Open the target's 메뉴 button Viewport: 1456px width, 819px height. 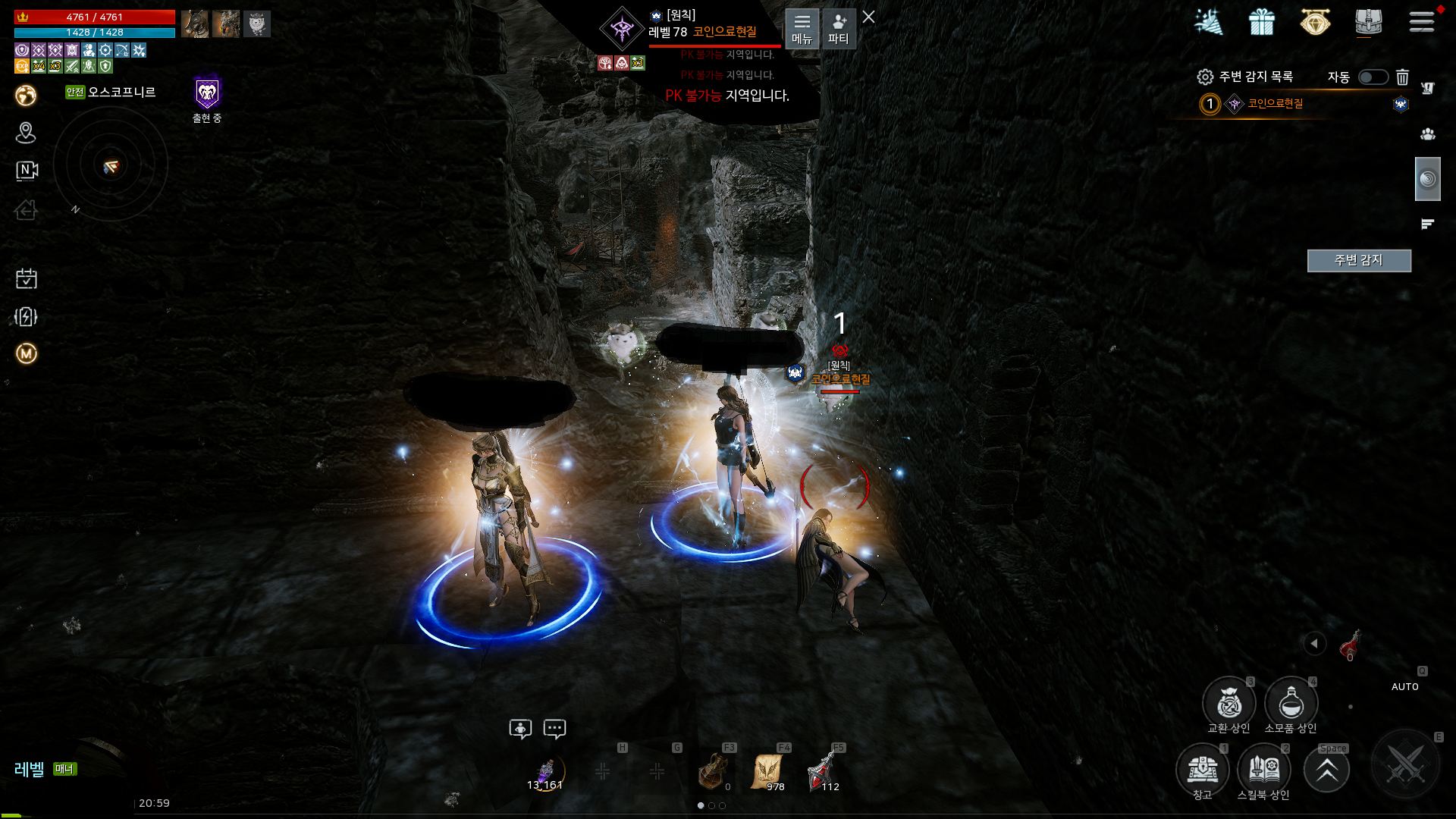click(802, 29)
